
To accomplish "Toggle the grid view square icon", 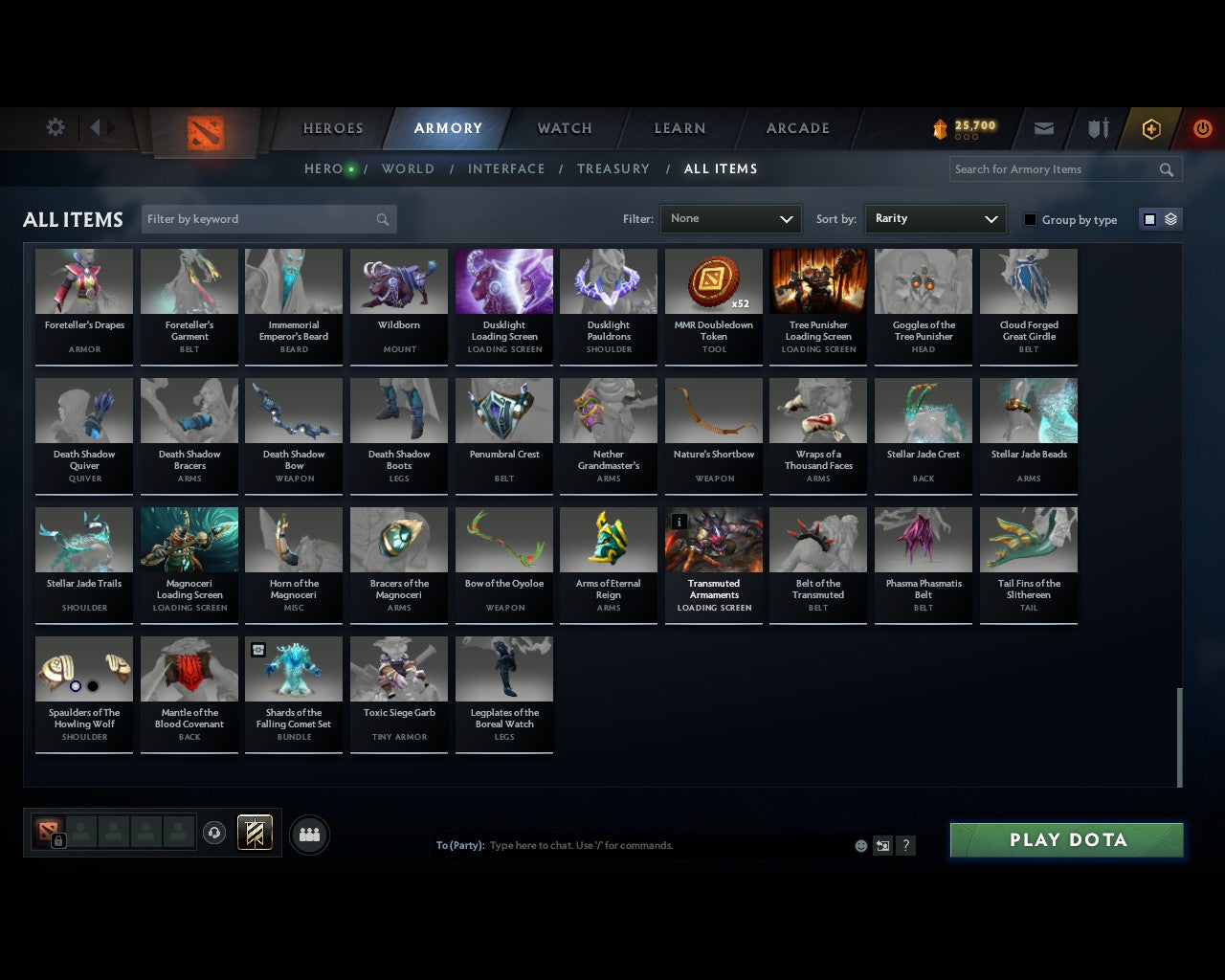I will point(1148,218).
